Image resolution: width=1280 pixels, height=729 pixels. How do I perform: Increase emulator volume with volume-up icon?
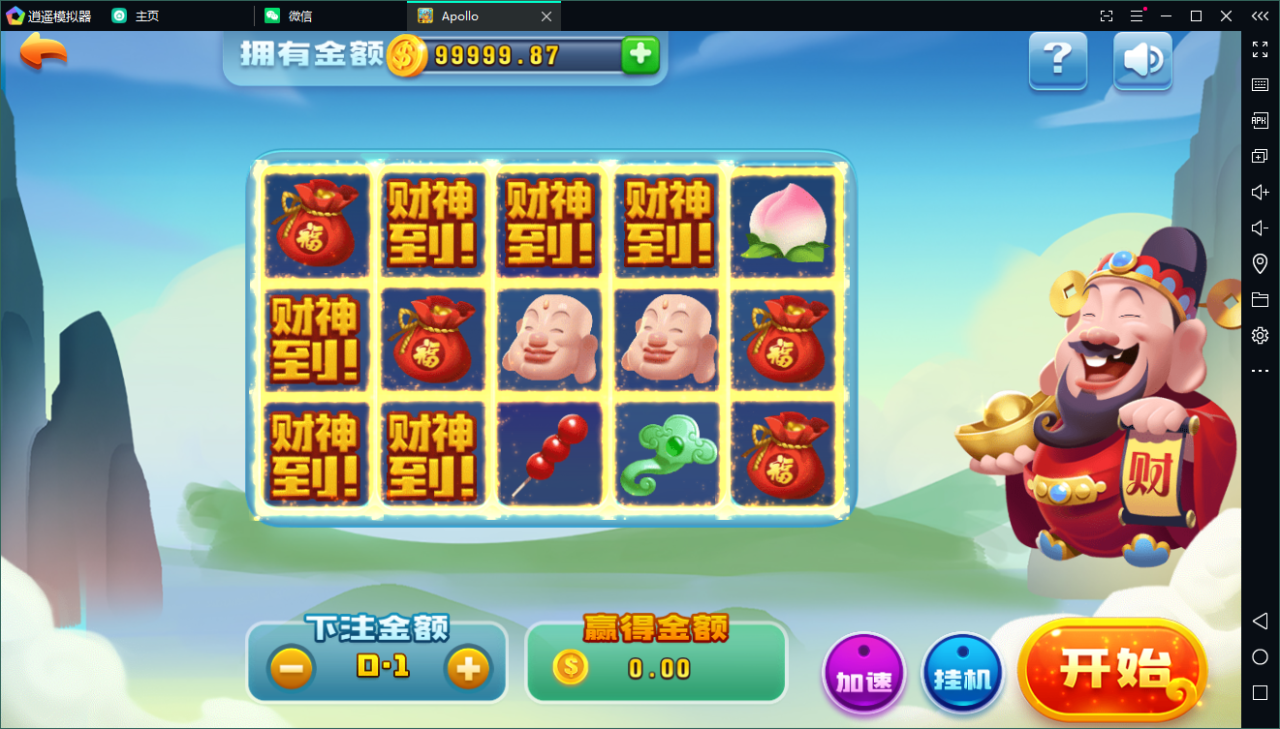pyautogui.click(x=1259, y=192)
